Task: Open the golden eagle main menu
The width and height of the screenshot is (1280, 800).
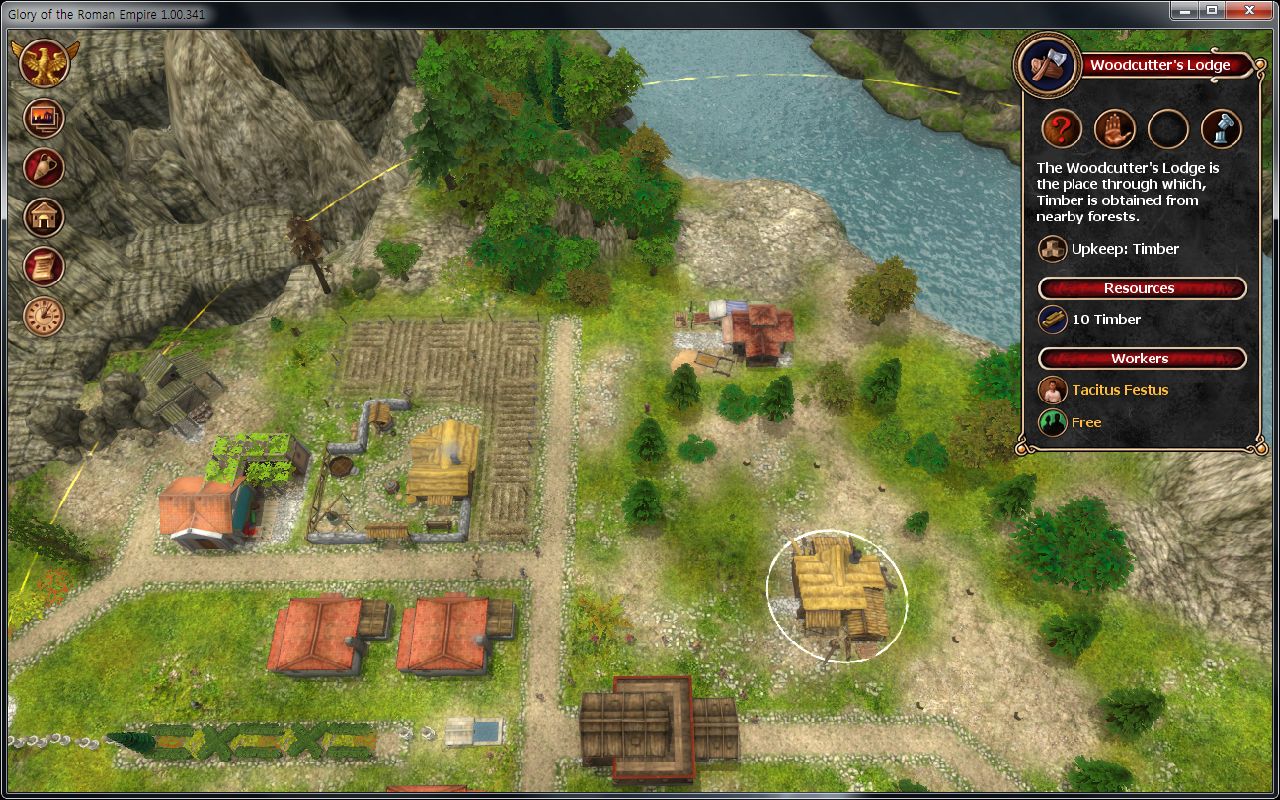Action: 43,64
